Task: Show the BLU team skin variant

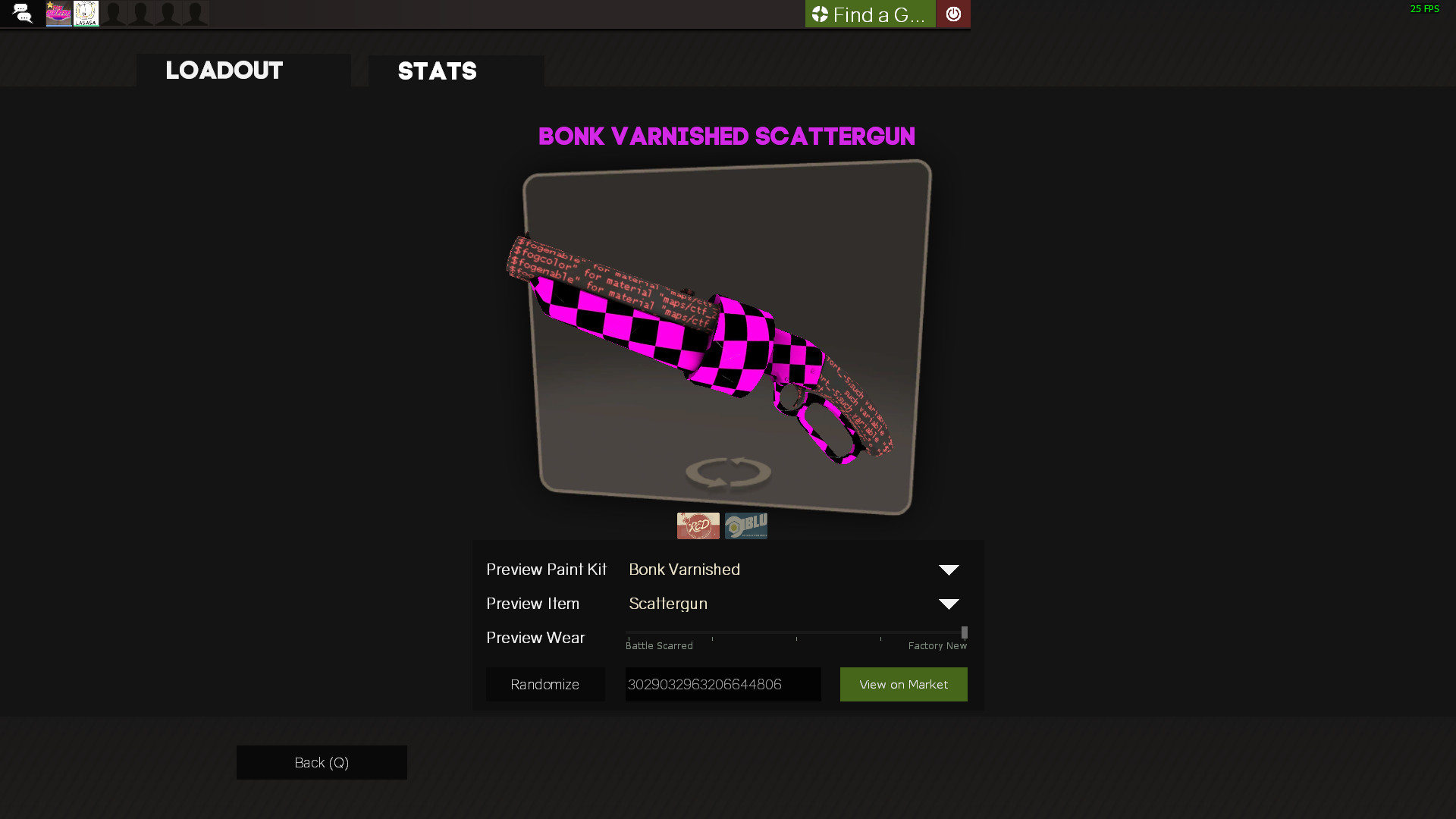Action: click(x=746, y=526)
